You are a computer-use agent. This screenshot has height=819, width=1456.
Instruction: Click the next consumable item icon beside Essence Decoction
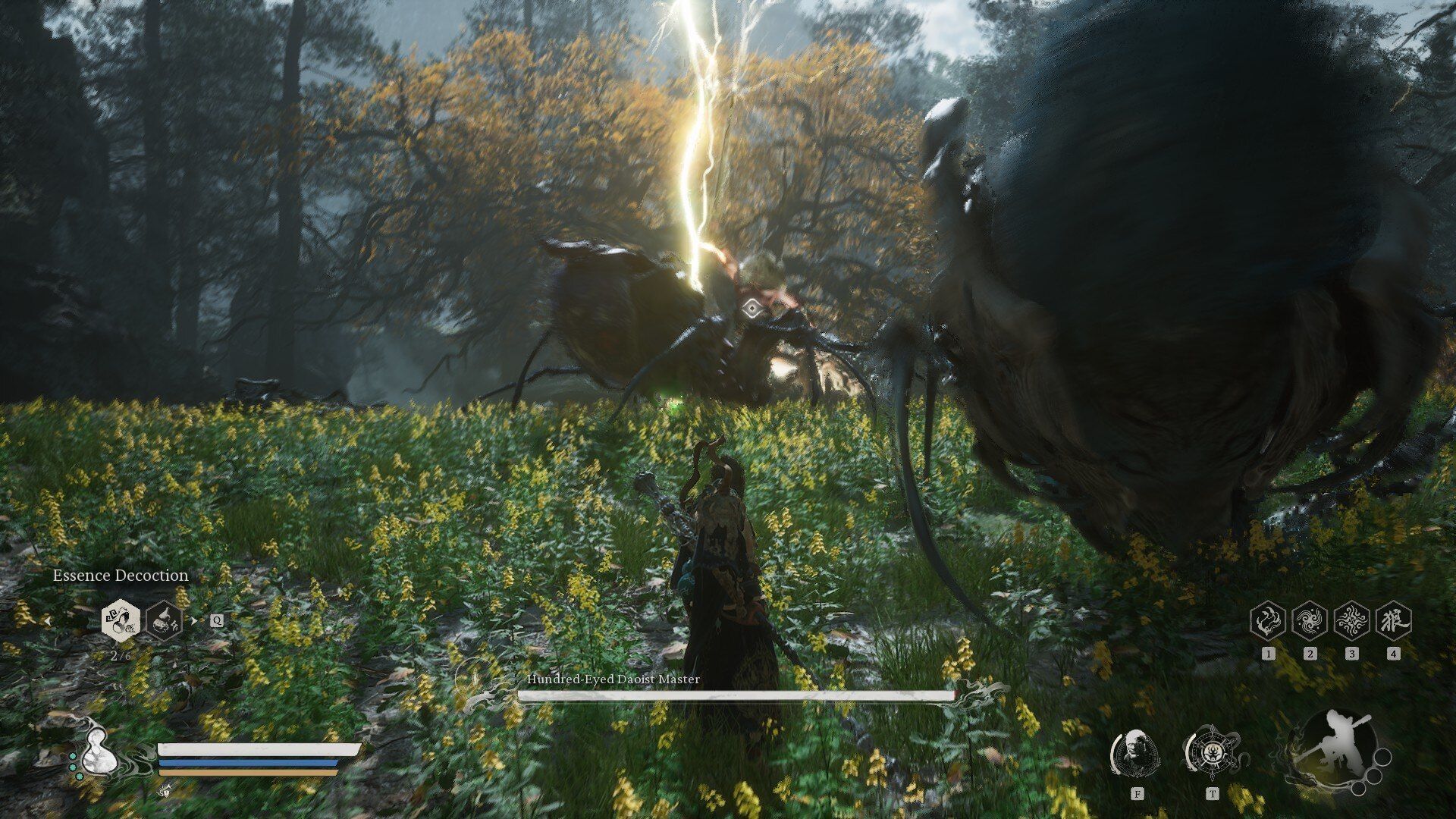(x=164, y=621)
